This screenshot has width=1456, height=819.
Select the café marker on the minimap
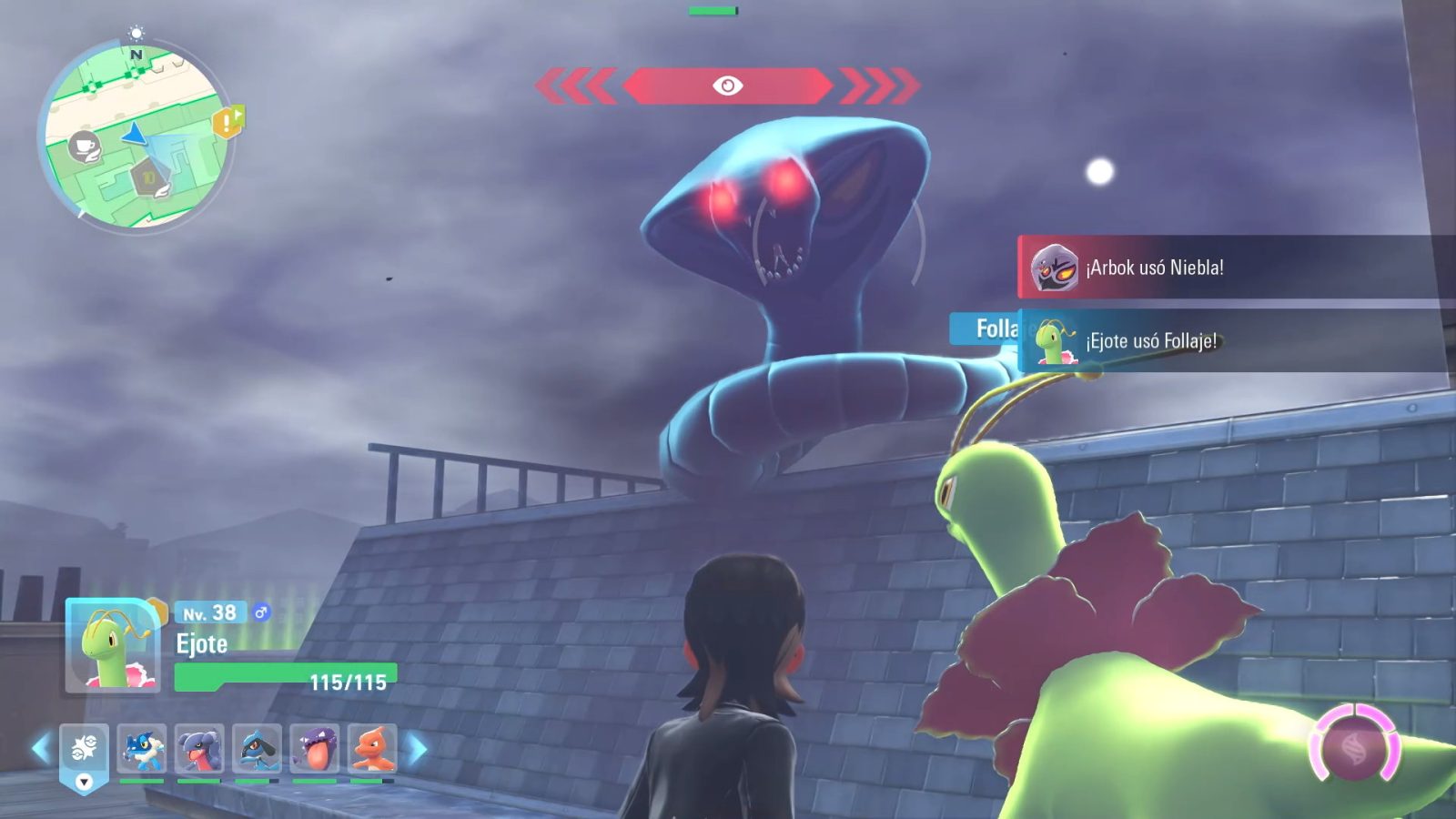pos(85,146)
